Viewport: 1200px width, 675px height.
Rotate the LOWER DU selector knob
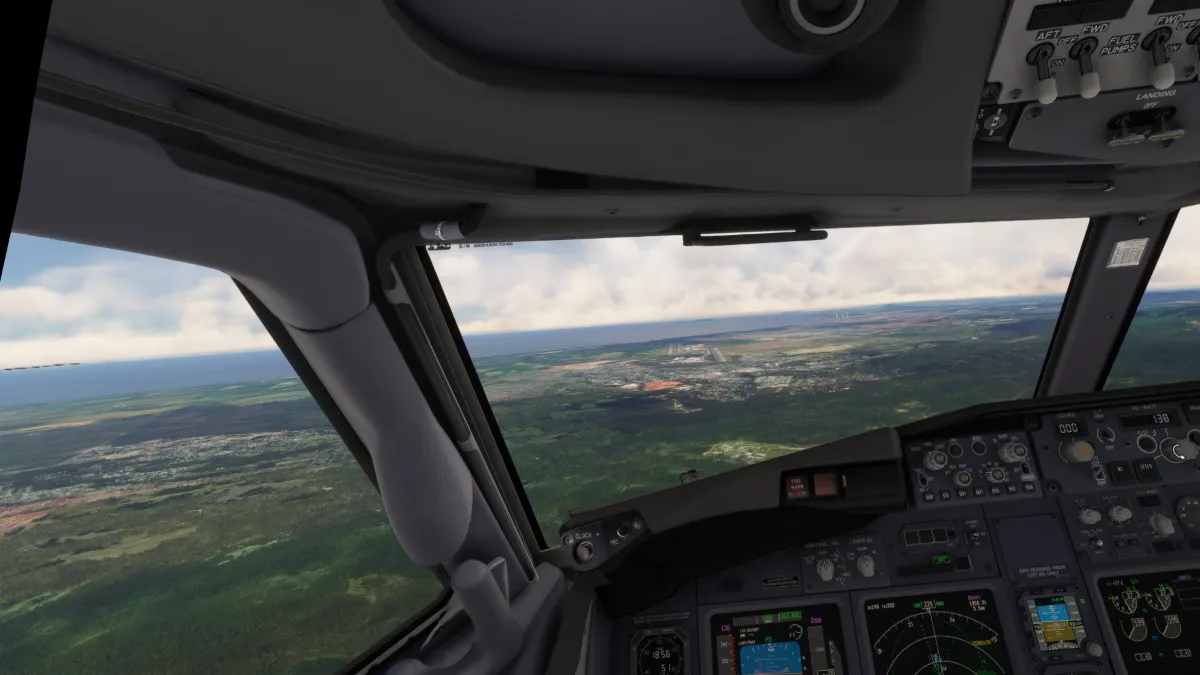[866, 566]
